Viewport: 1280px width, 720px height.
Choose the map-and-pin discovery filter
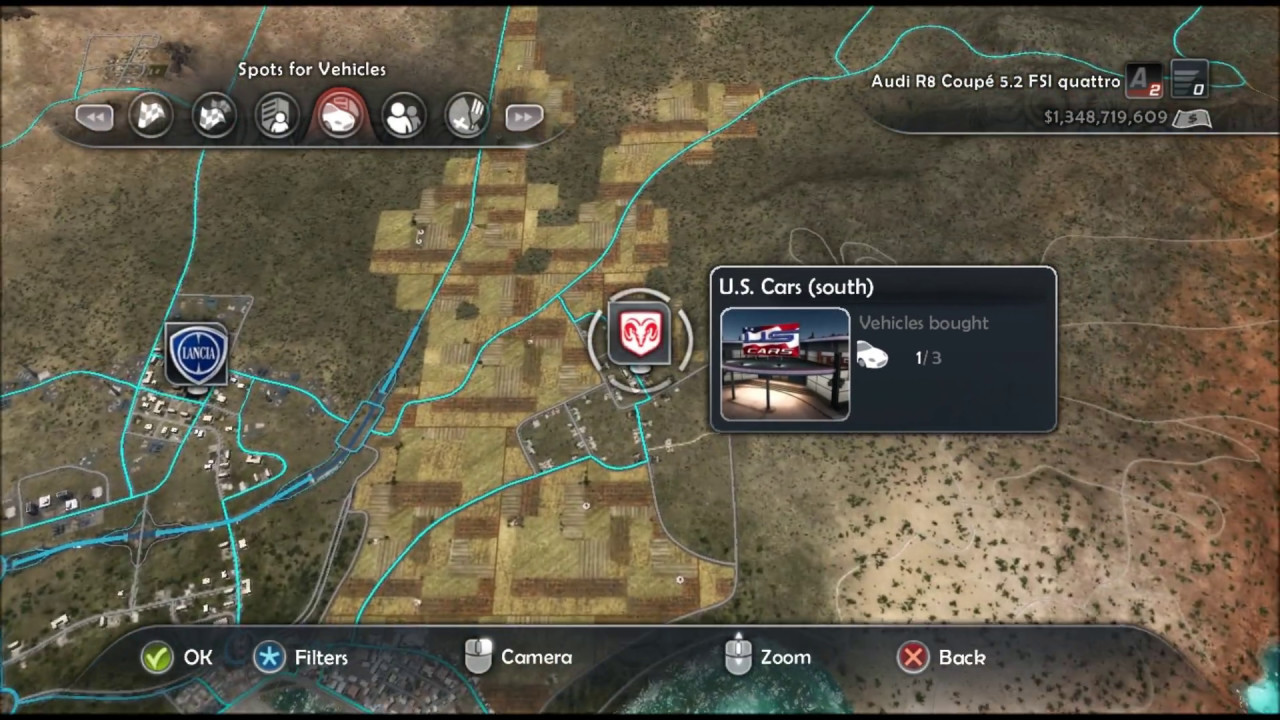point(465,116)
